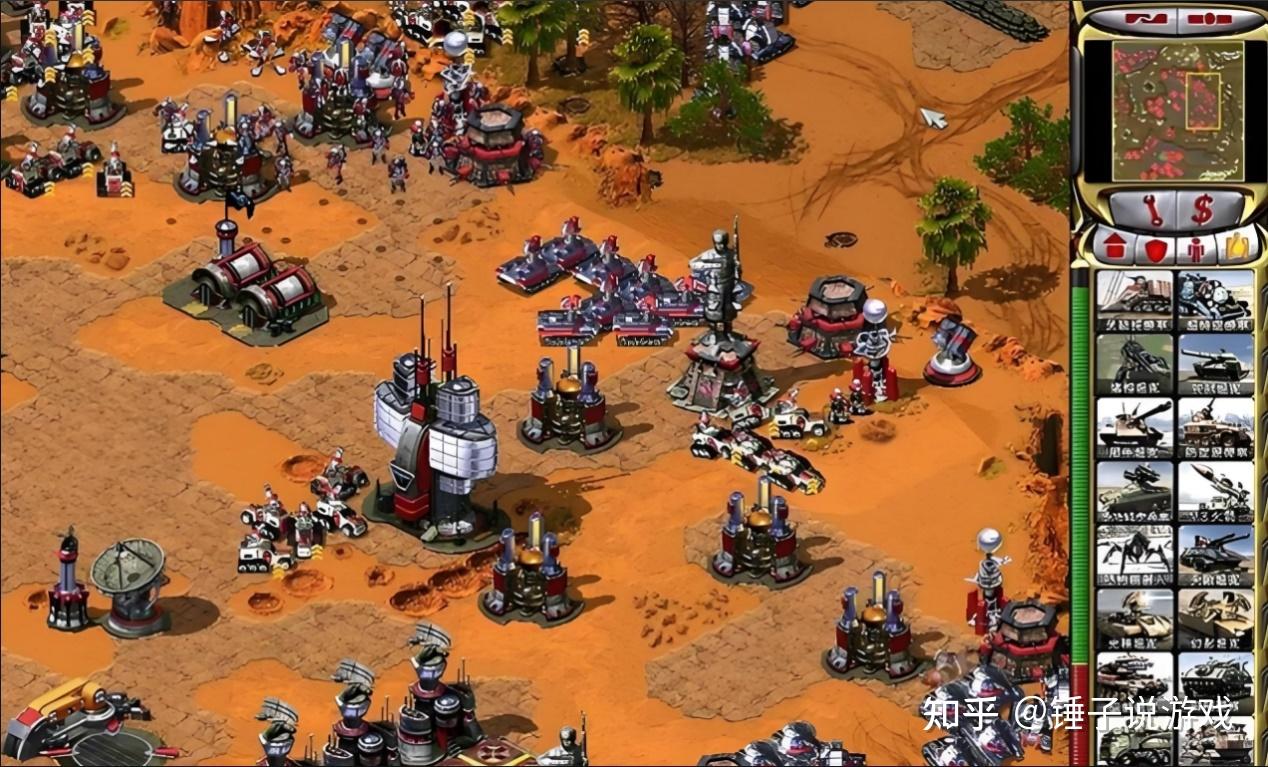
Task: Open the defenses tab with shield icon
Action: (x=1155, y=248)
